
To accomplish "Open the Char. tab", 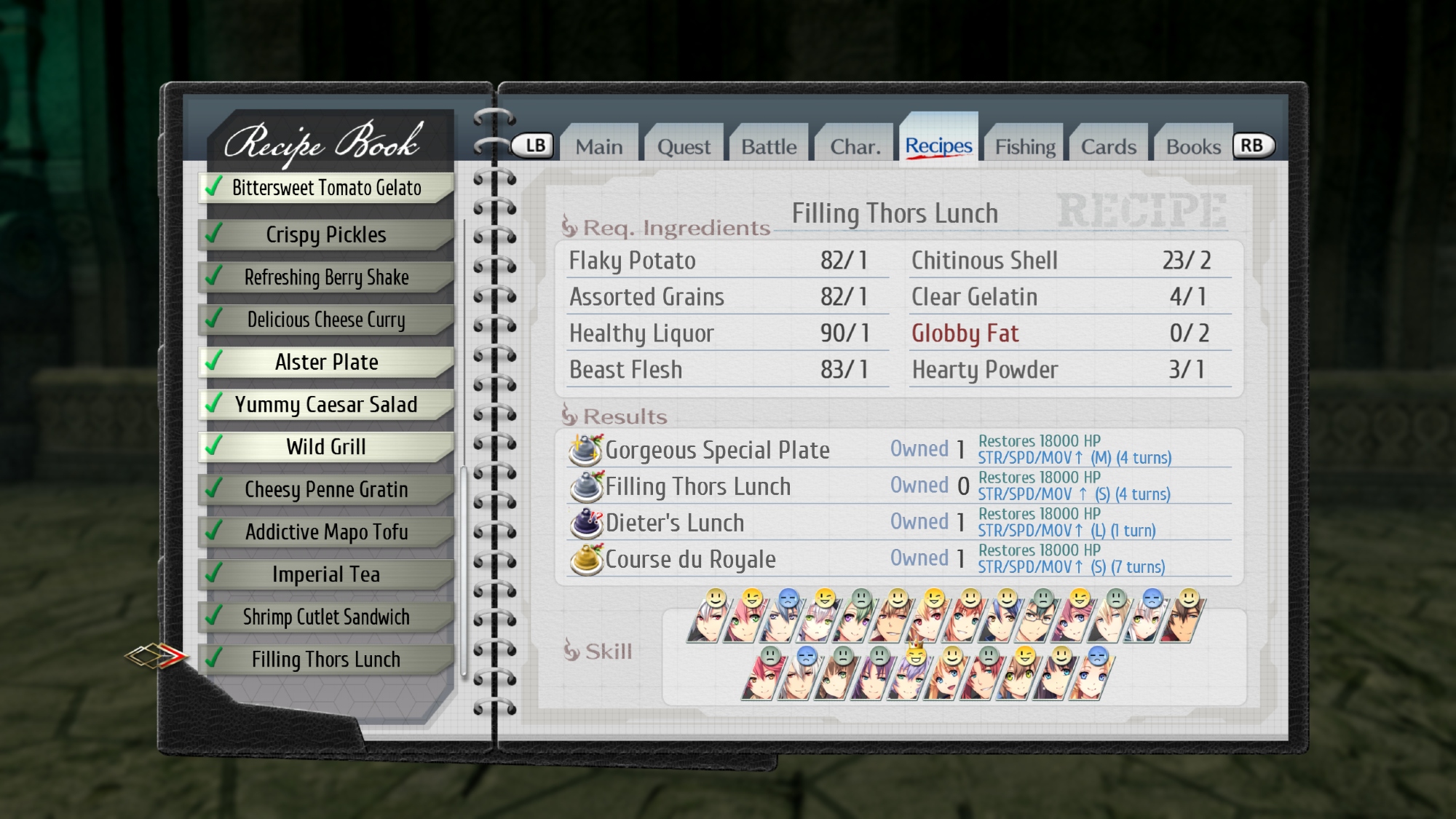I will [x=855, y=146].
